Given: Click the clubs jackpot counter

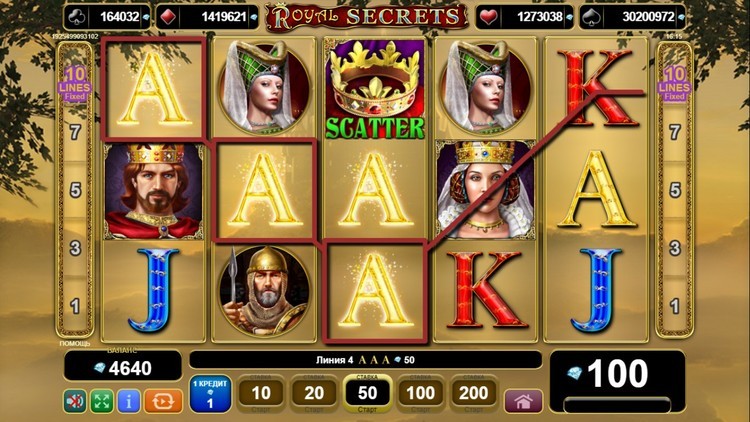Looking at the screenshot, I should click(x=108, y=16).
